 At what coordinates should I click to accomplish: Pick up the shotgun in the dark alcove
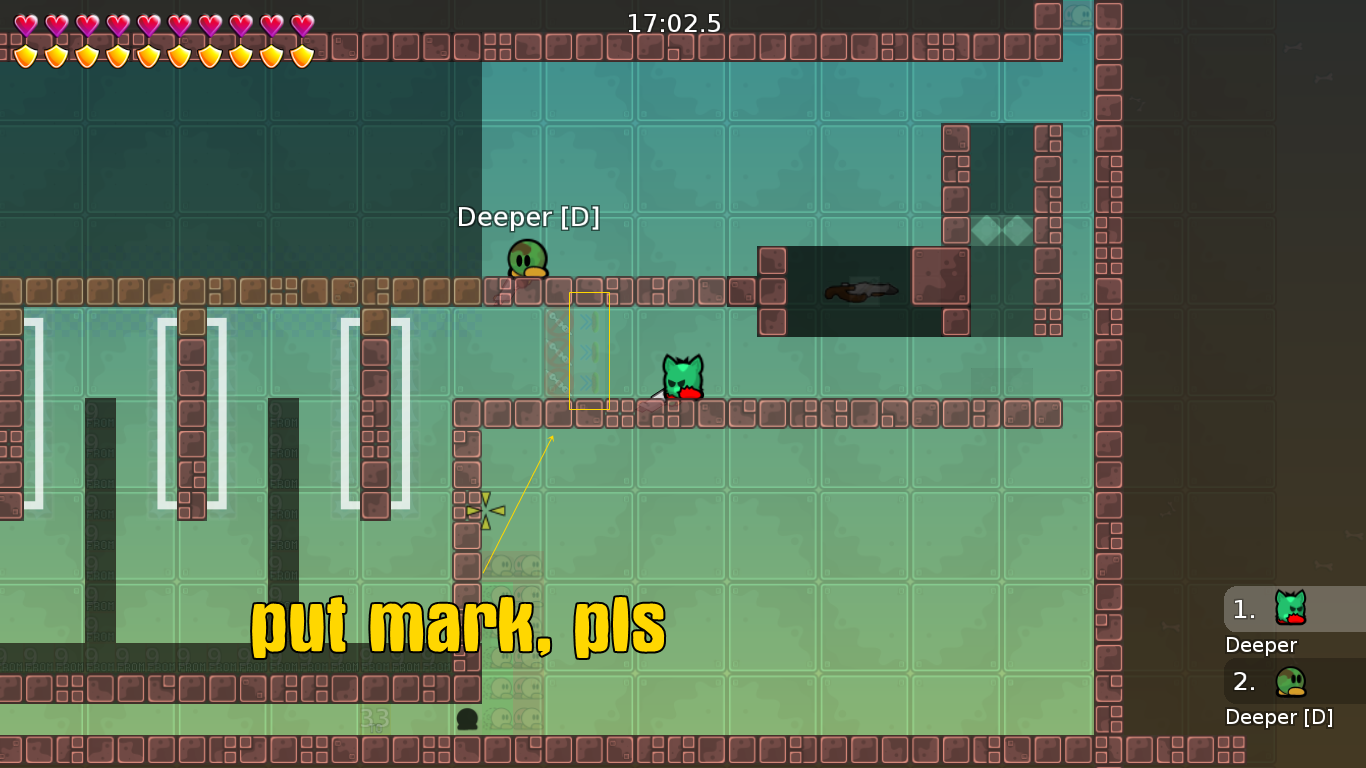(x=862, y=289)
